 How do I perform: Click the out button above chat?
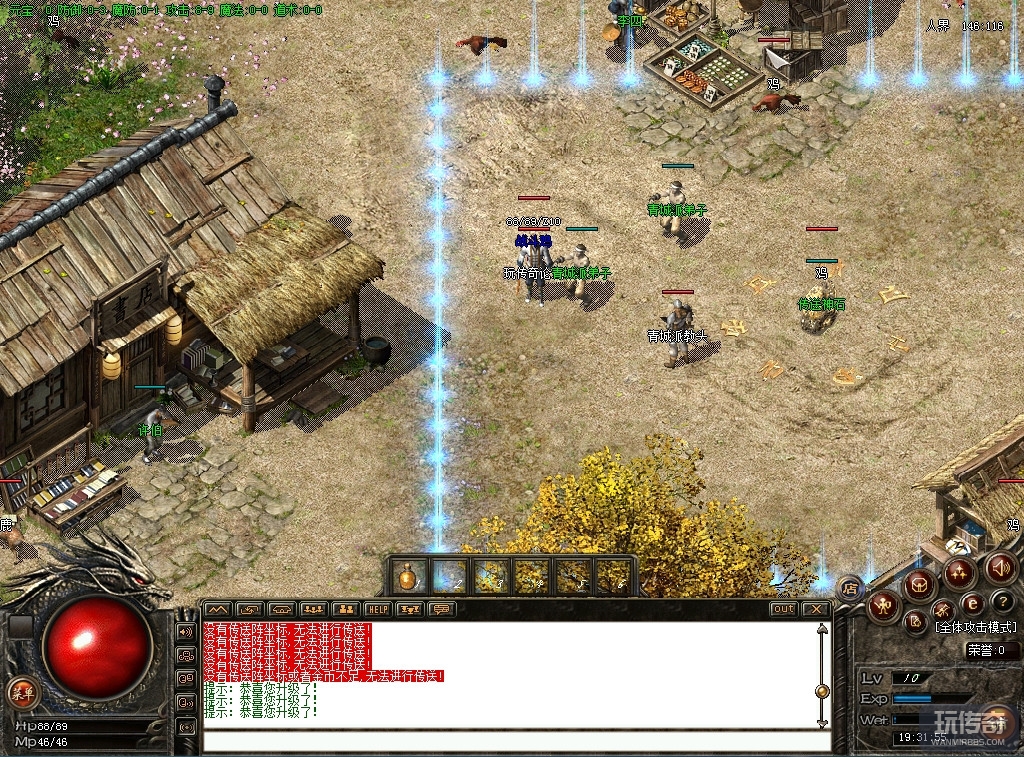click(784, 609)
